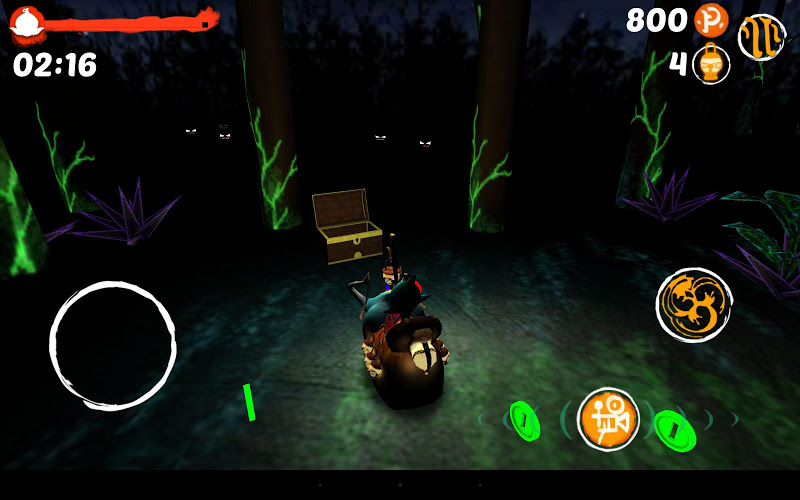Toggle the orange camera view button

coord(608,418)
